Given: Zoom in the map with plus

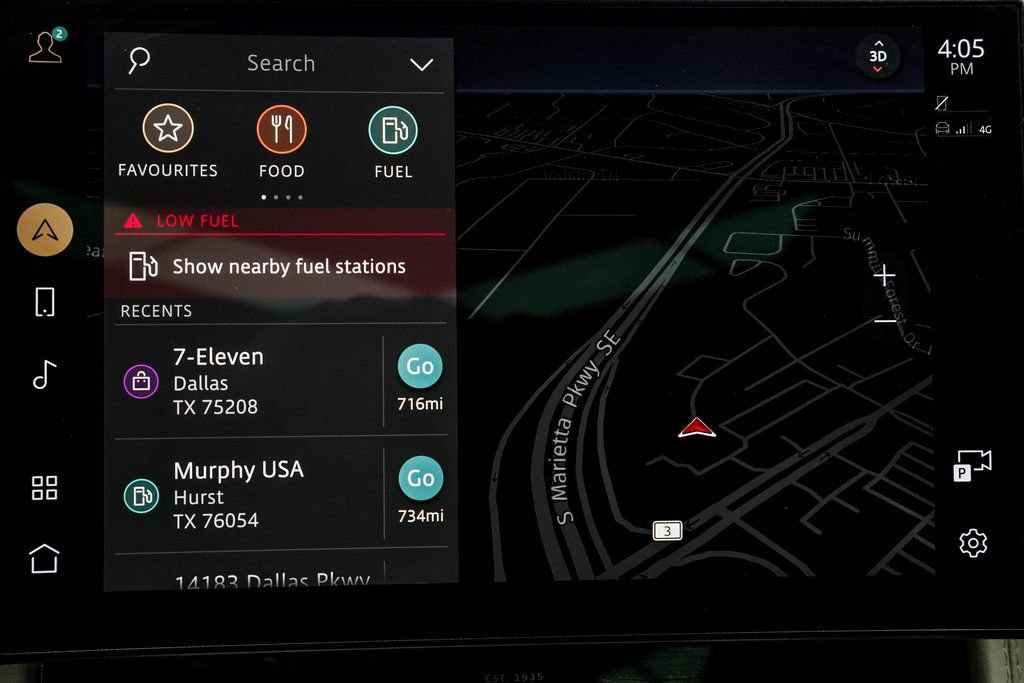Looking at the screenshot, I should click(885, 275).
